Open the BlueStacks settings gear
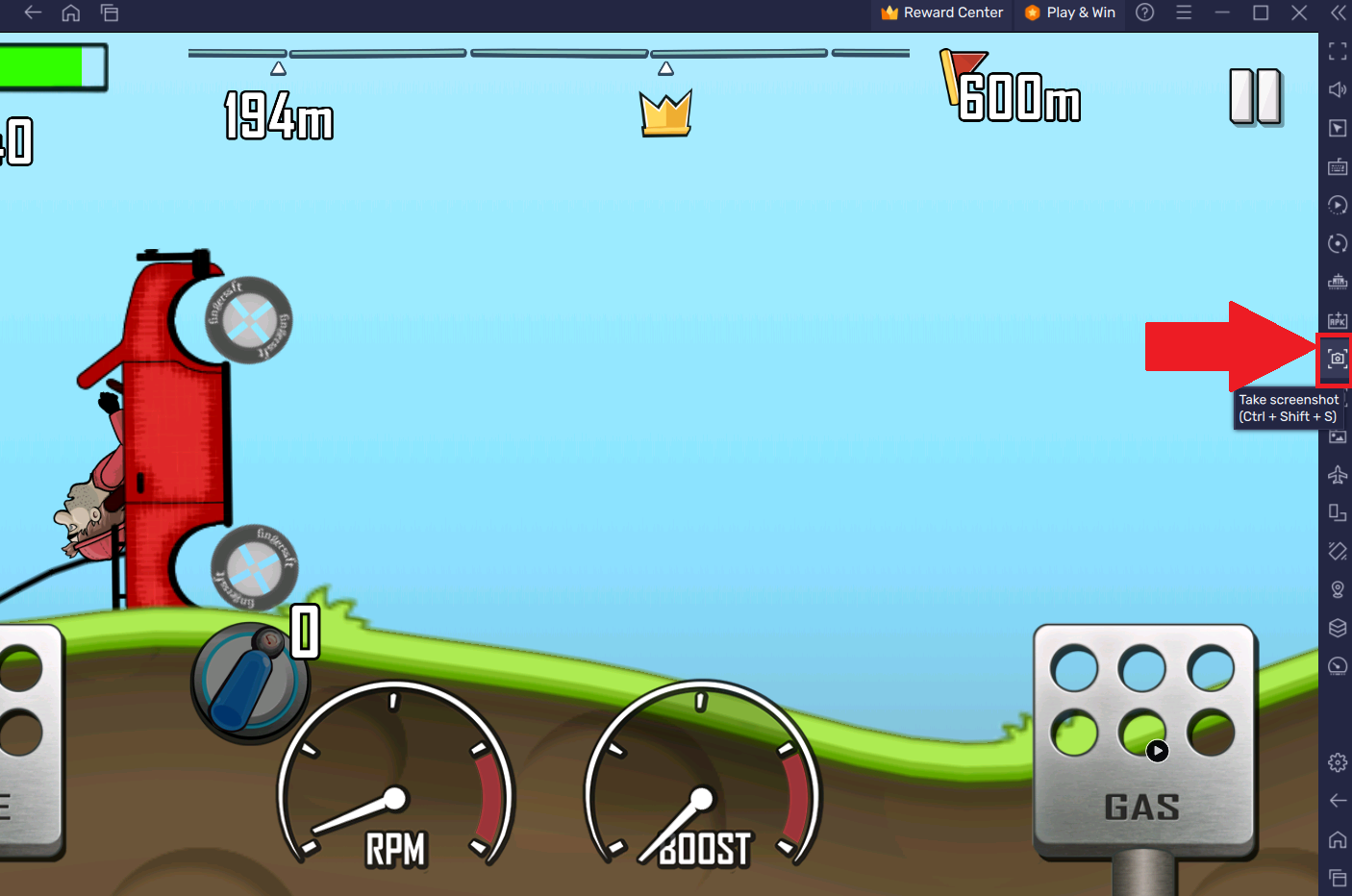The image size is (1352, 896). (x=1337, y=762)
